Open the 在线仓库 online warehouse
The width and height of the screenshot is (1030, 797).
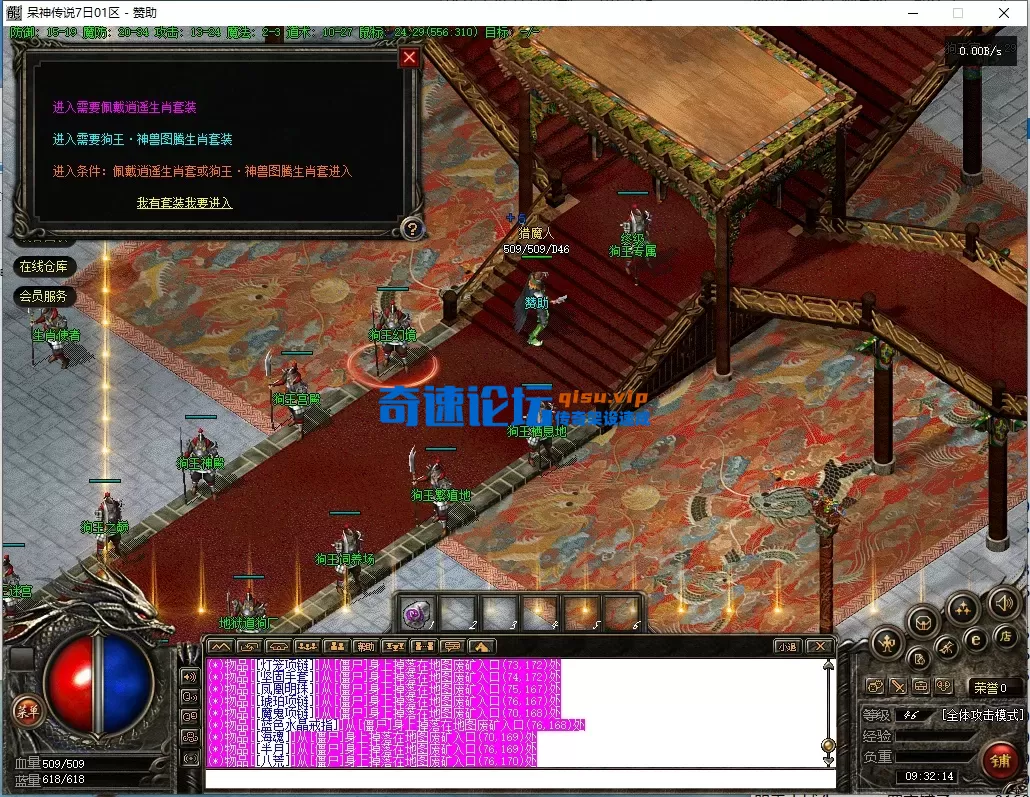point(44,266)
